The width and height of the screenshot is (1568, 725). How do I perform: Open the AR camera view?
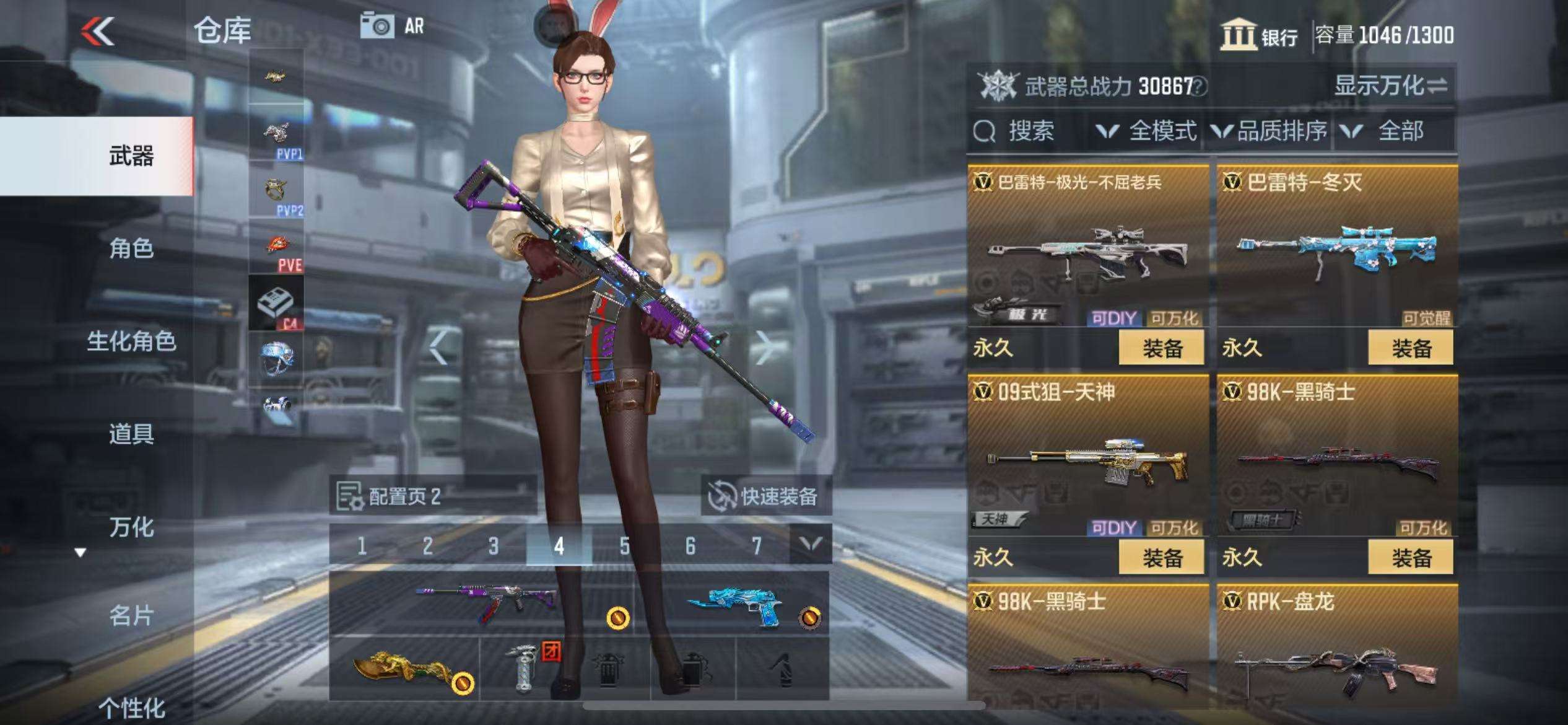pyautogui.click(x=393, y=26)
